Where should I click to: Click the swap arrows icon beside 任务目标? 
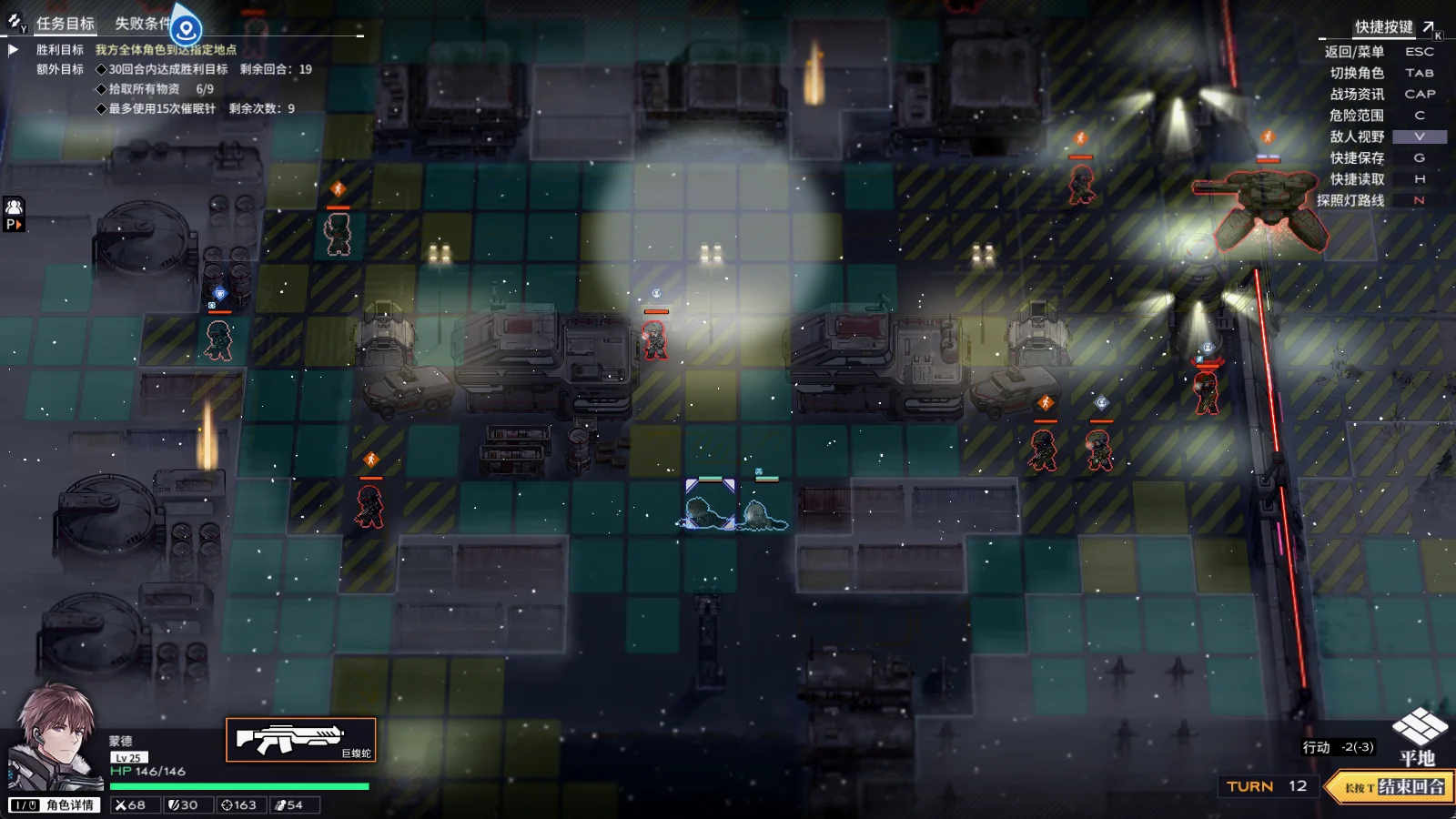pos(16,21)
